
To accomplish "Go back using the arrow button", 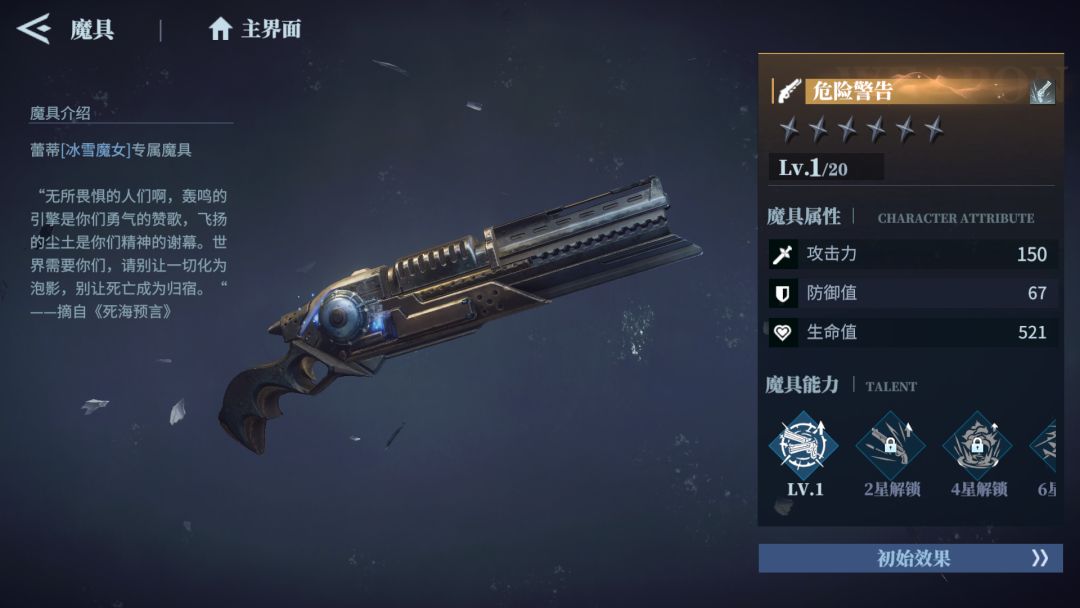I will point(34,28).
